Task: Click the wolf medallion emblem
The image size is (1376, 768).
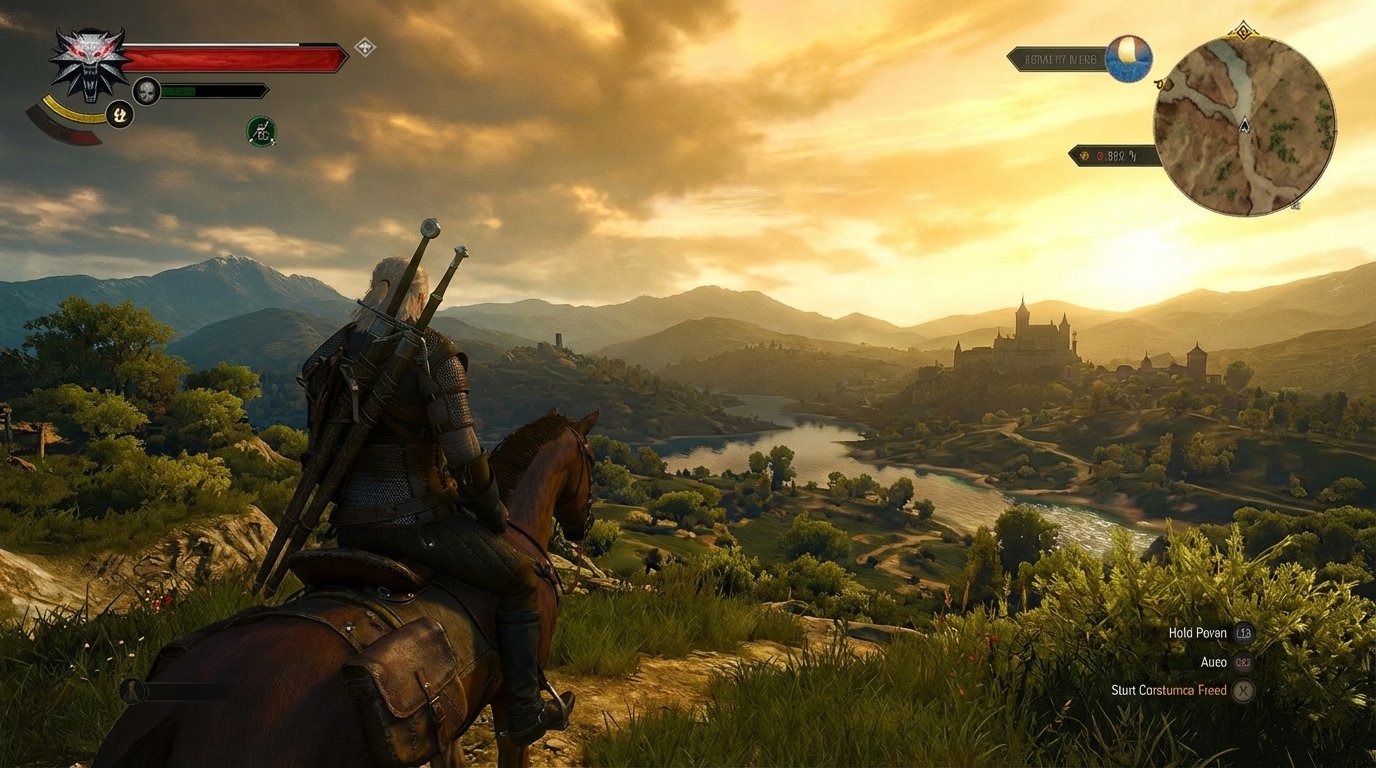Action: (x=87, y=64)
